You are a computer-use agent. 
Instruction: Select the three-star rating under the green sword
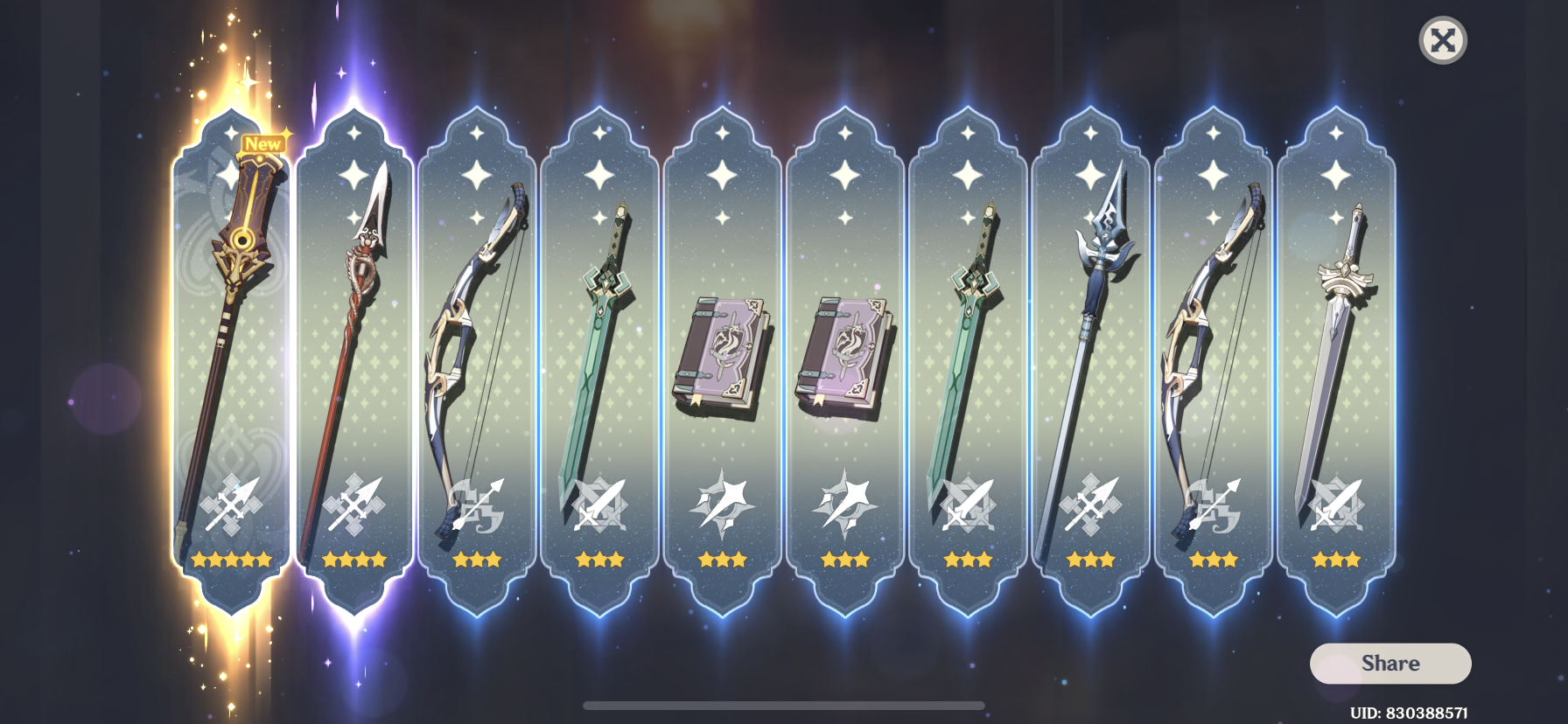[599, 560]
